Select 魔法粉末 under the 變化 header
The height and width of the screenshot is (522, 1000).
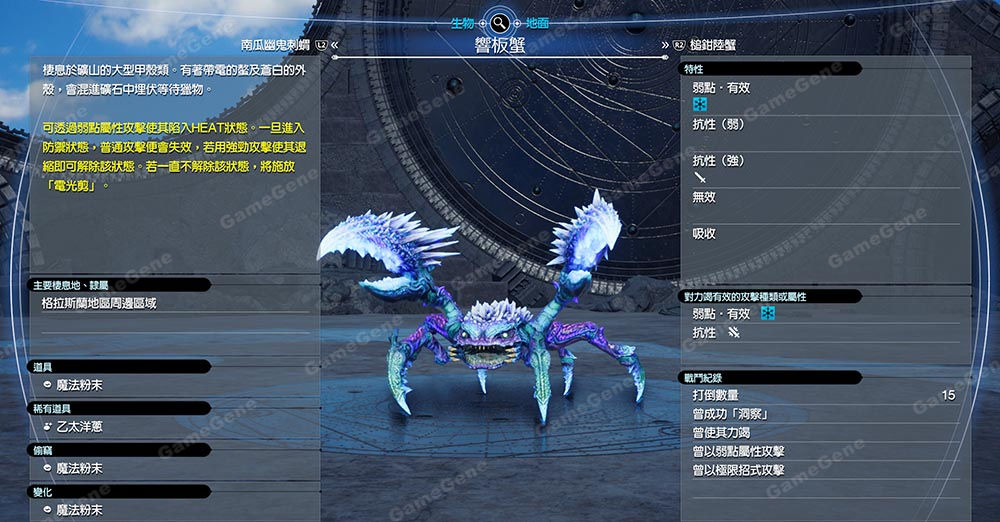click(79, 510)
